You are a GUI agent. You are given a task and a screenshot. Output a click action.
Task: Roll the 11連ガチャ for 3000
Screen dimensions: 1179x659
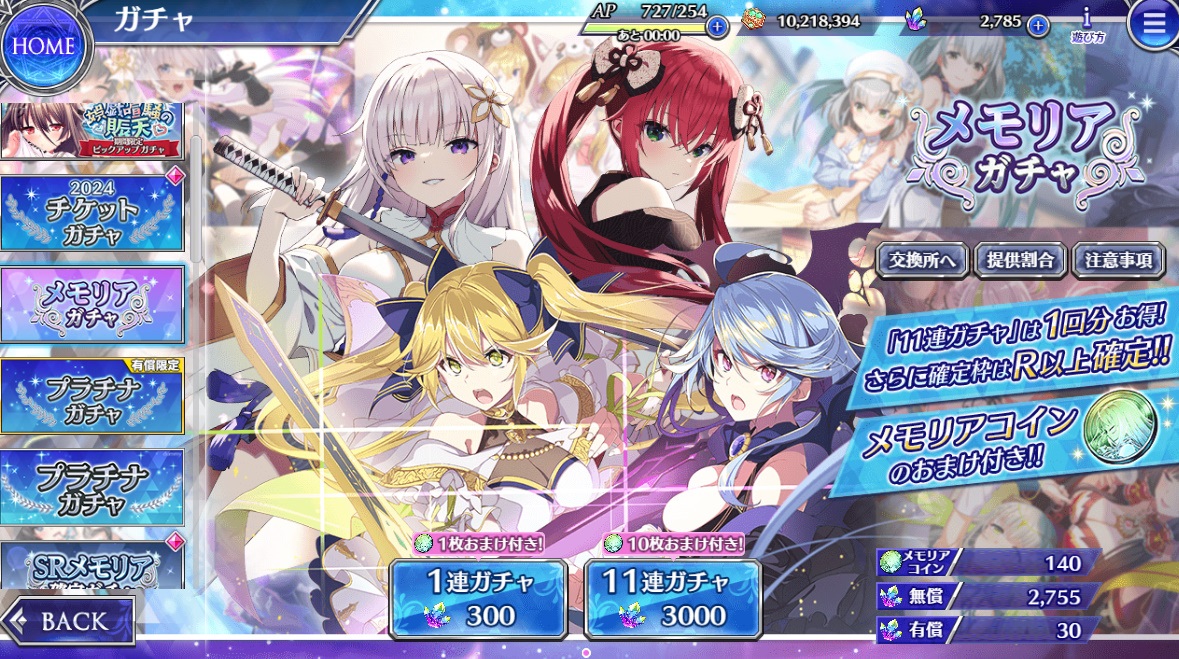tap(673, 598)
